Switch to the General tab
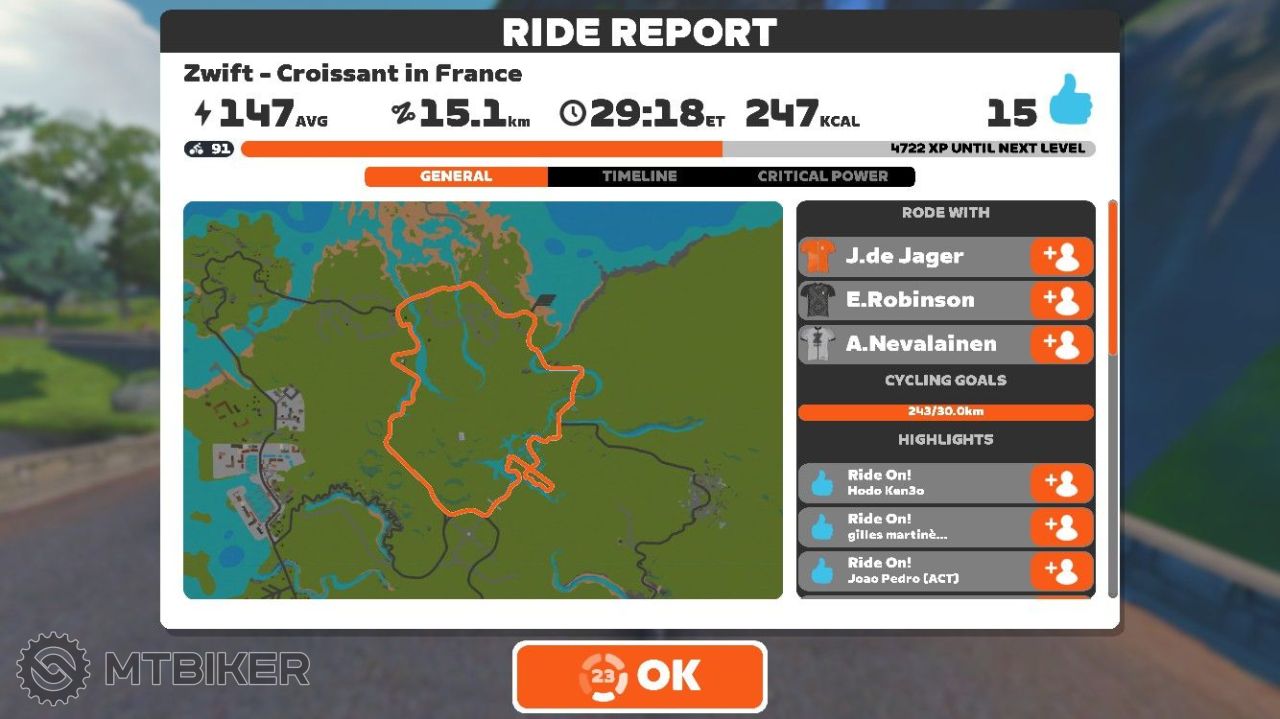This screenshot has height=719, width=1280. [456, 176]
